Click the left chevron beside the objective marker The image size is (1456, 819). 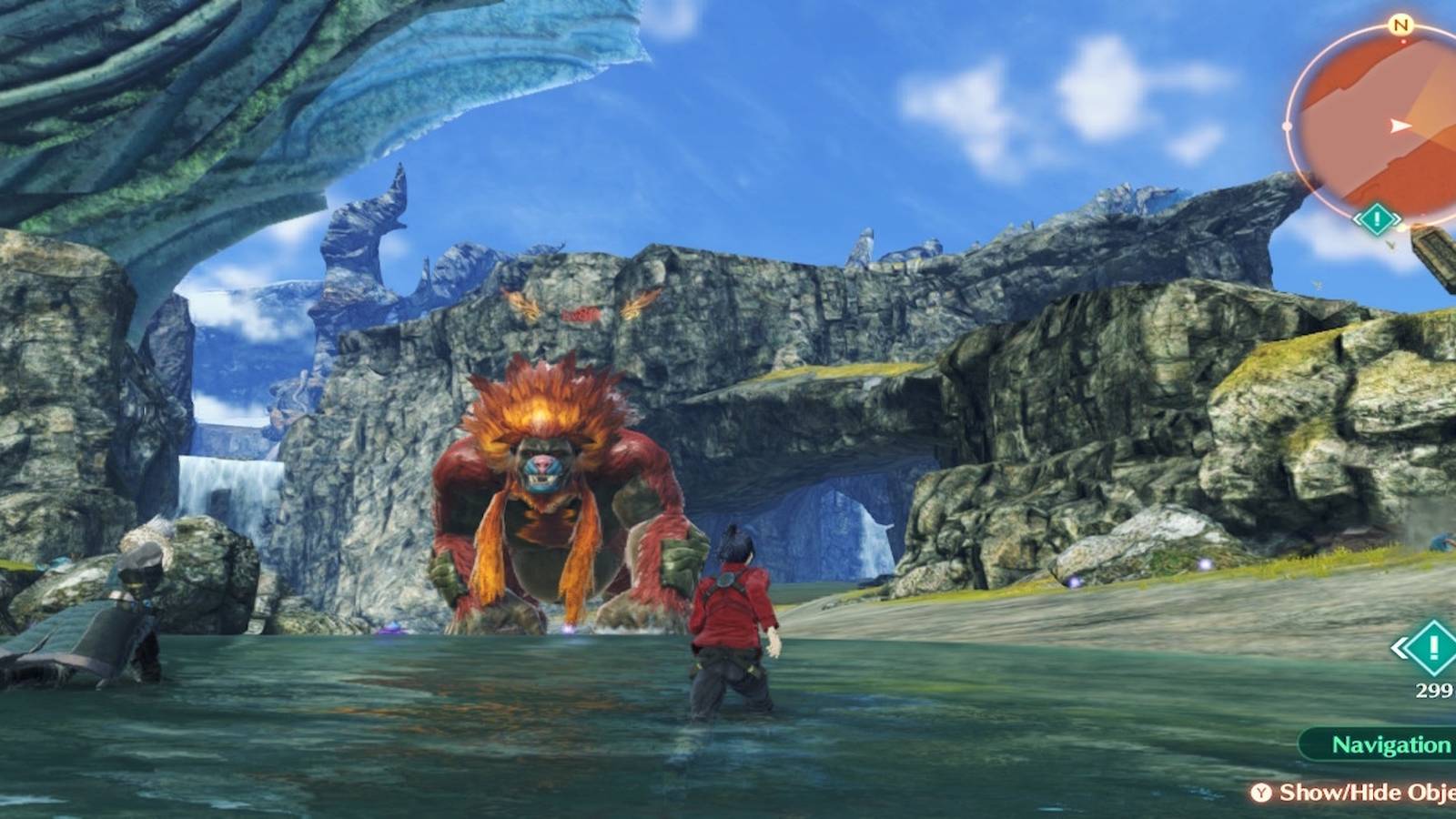1400,648
